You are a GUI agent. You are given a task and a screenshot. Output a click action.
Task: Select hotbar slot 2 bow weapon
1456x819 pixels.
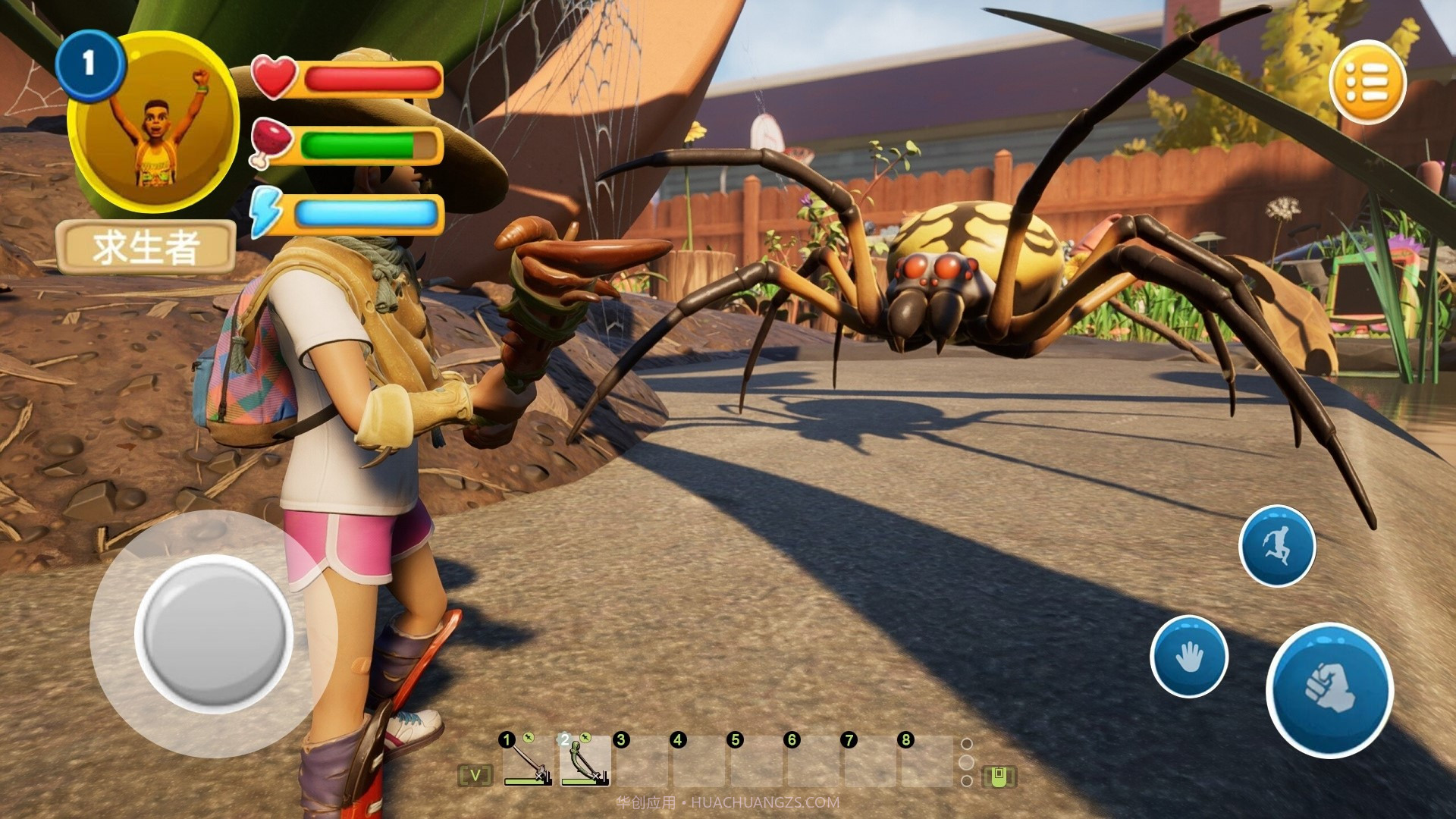coord(585,762)
